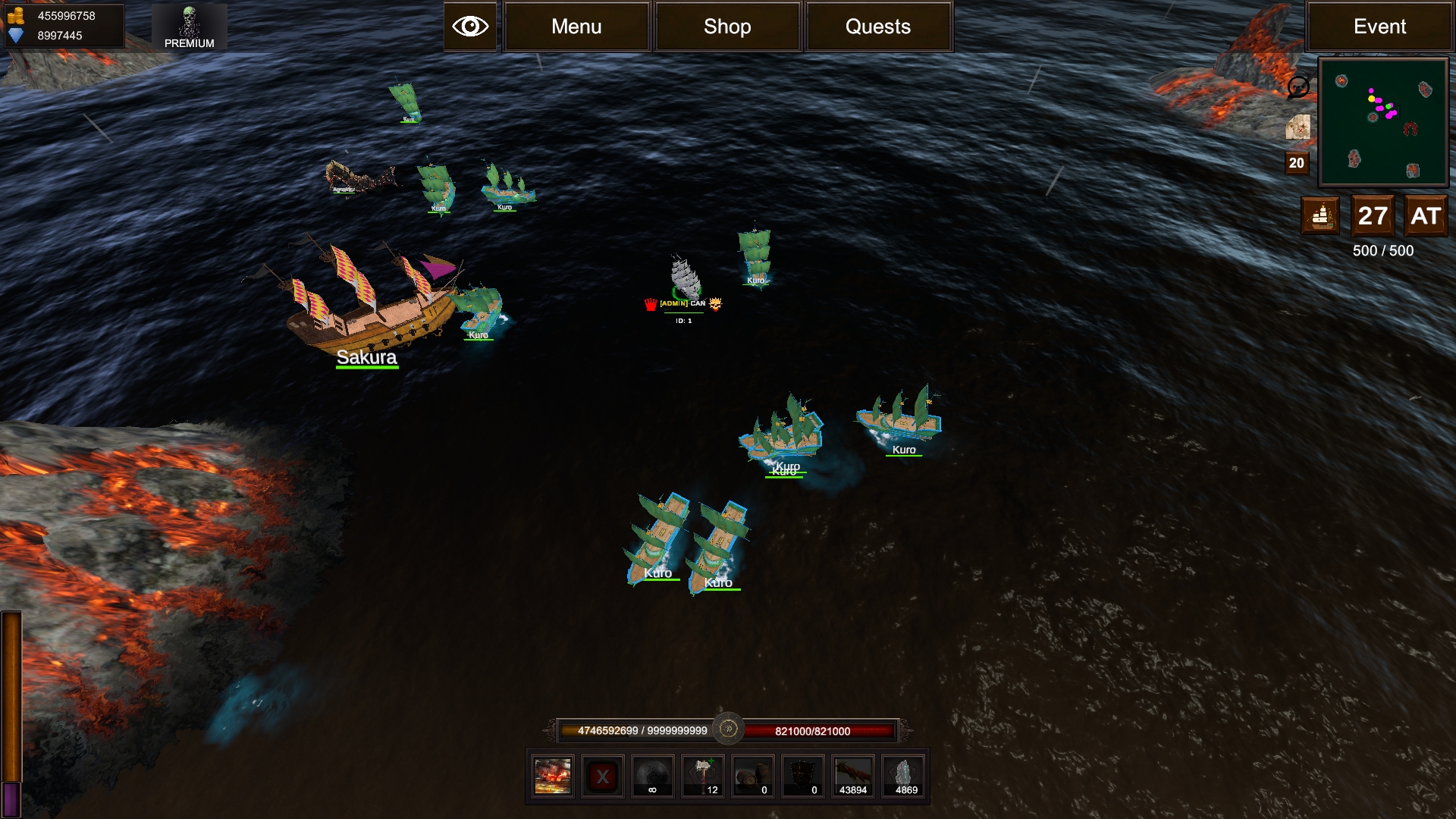The image size is (1456, 819).
Task: Click the minimap
Action: click(1383, 122)
